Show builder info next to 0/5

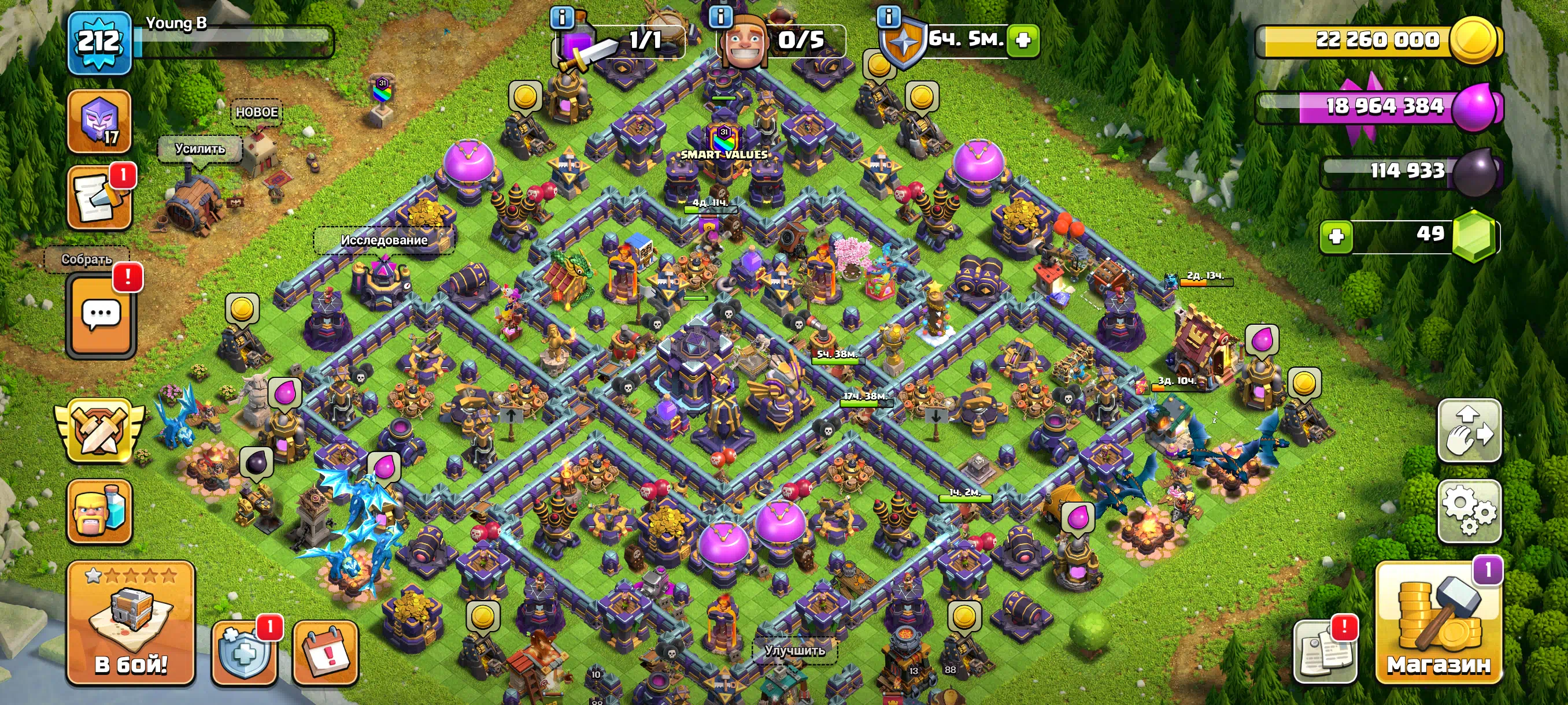point(721,16)
